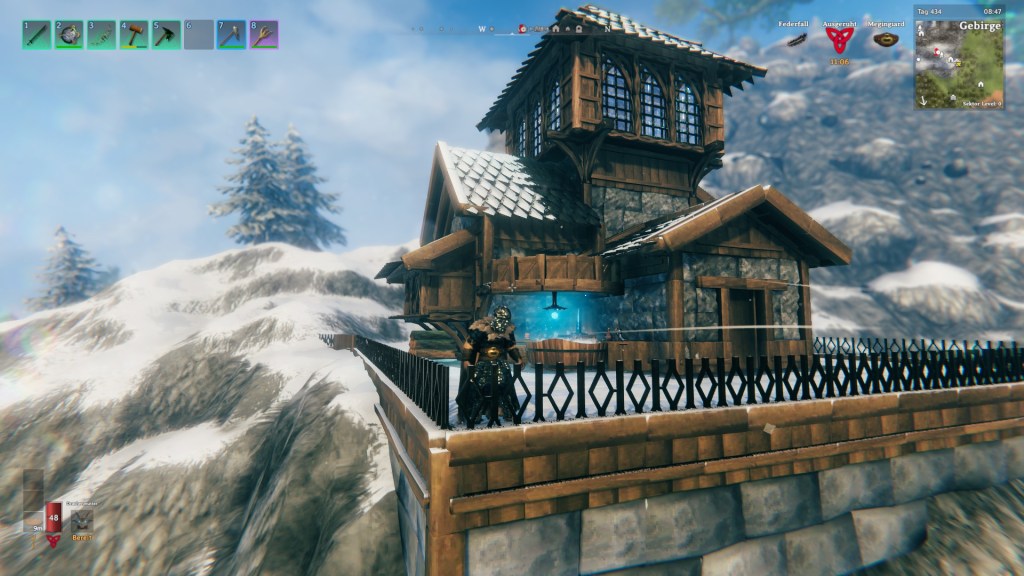Activate the wolf-head guardian power icon
This screenshot has width=1024, height=576.
82,520
